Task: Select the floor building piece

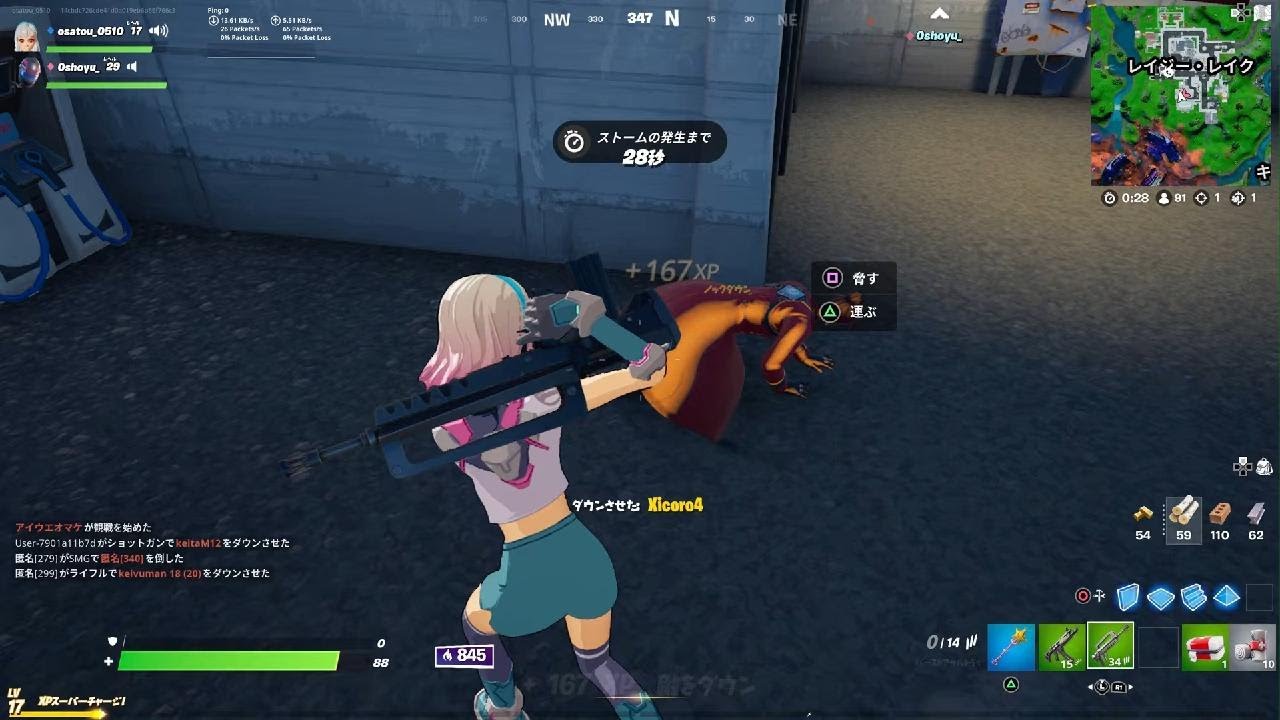Action: pos(1161,597)
